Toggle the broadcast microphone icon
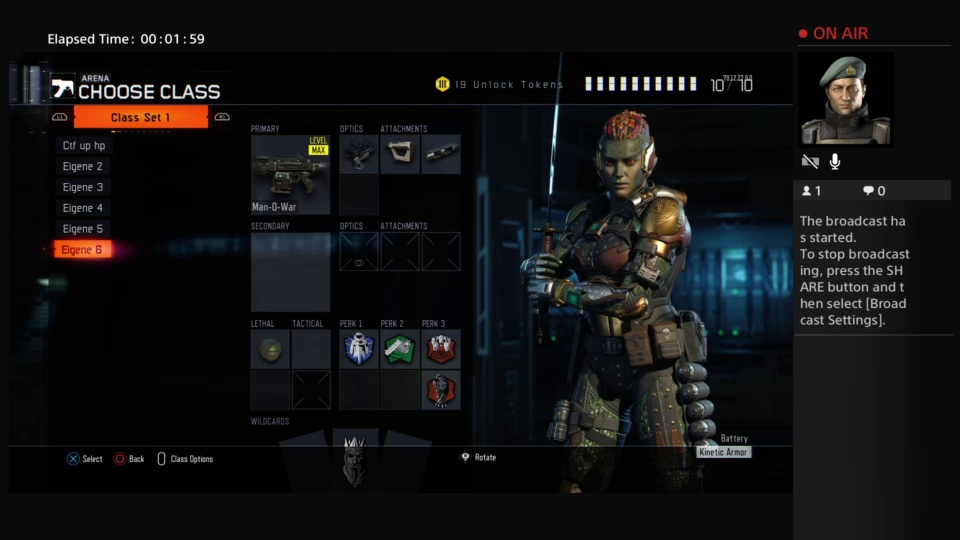Viewport: 960px width, 540px height. click(835, 162)
